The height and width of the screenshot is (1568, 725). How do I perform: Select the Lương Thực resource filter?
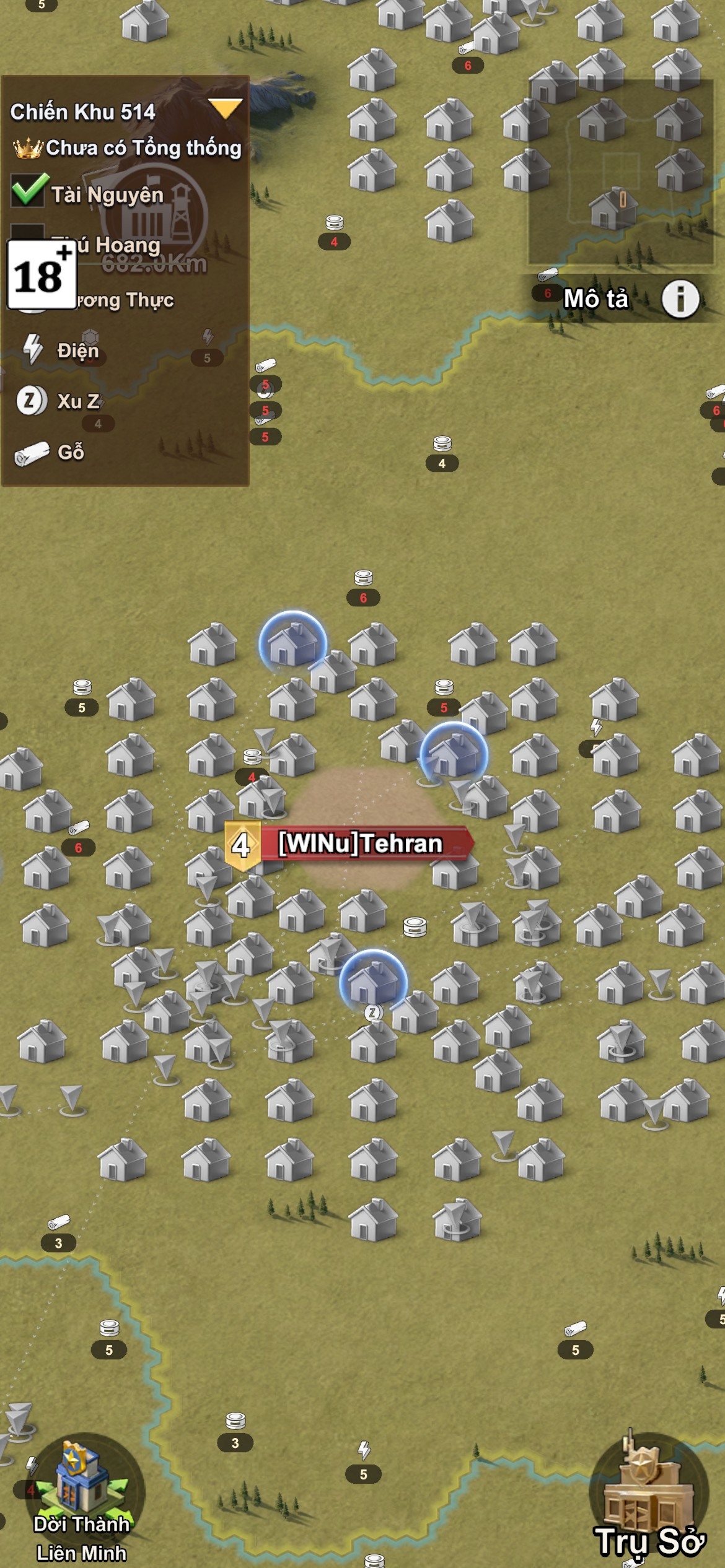(x=124, y=301)
